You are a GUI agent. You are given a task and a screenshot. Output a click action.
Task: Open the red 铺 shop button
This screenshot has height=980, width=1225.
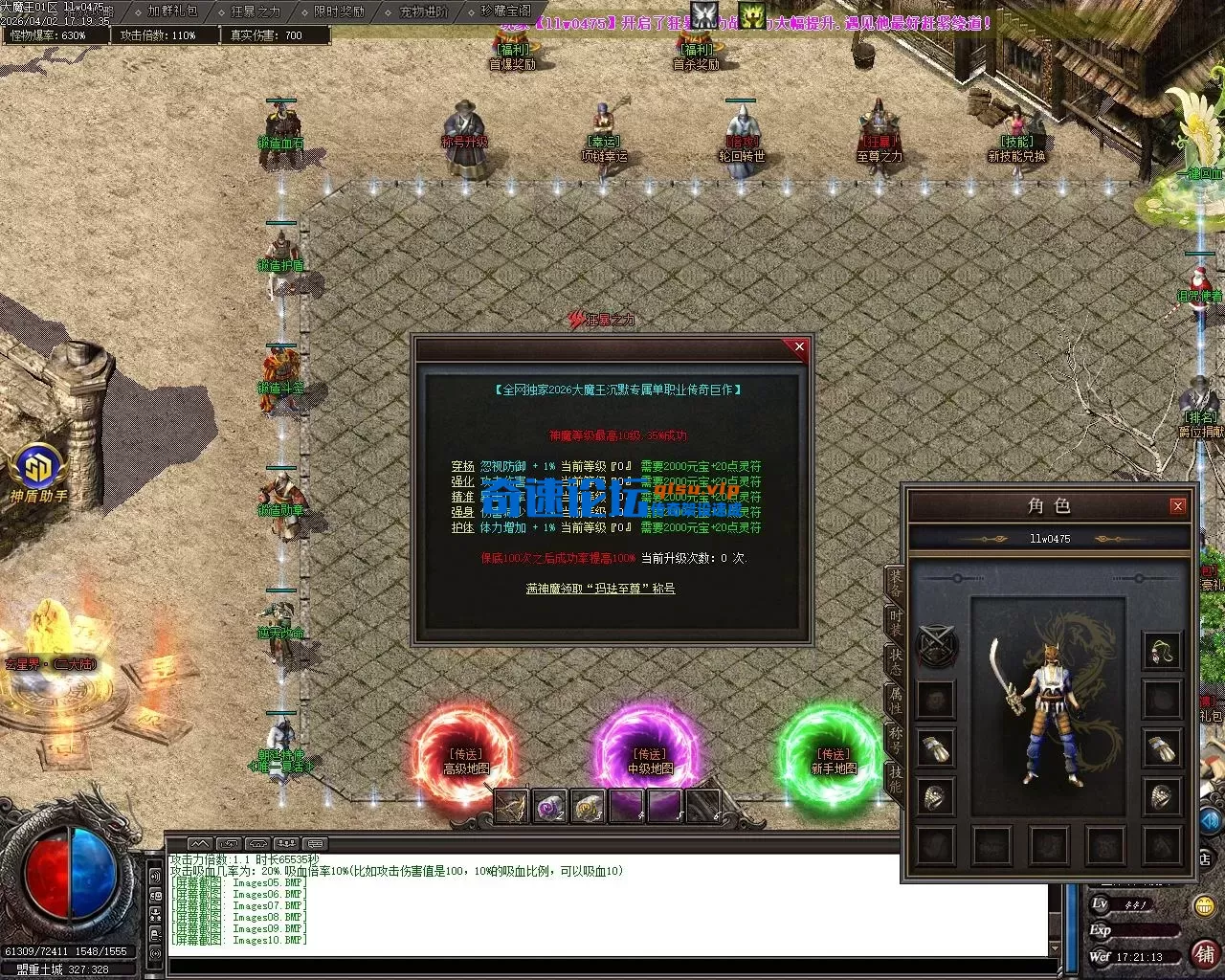(1205, 954)
